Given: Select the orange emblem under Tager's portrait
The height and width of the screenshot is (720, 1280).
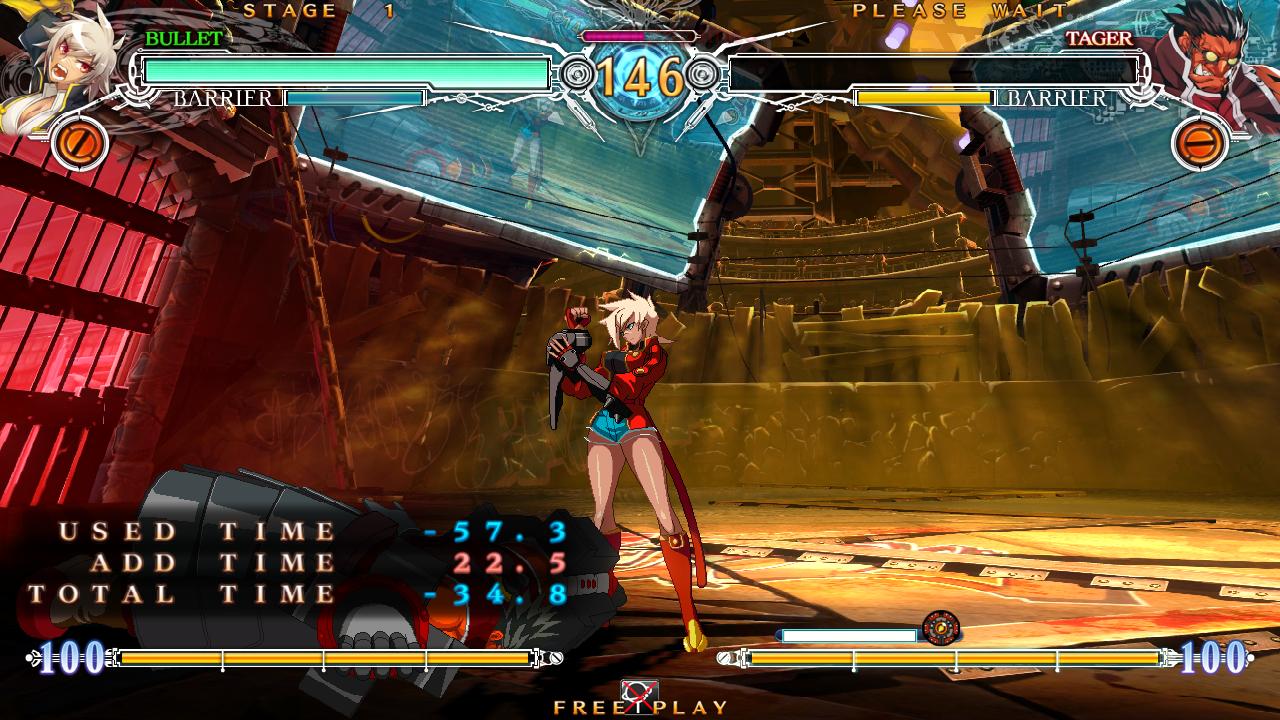Looking at the screenshot, I should 1198,144.
